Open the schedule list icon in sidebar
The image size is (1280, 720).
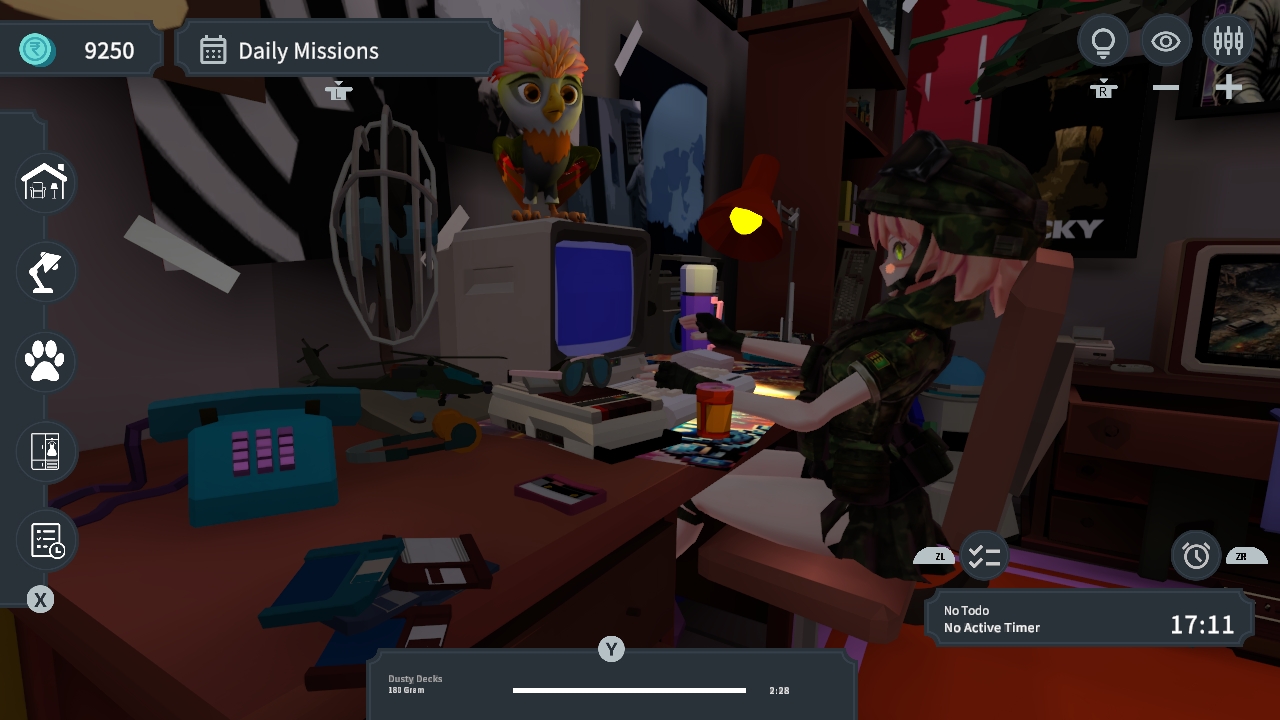[x=44, y=540]
